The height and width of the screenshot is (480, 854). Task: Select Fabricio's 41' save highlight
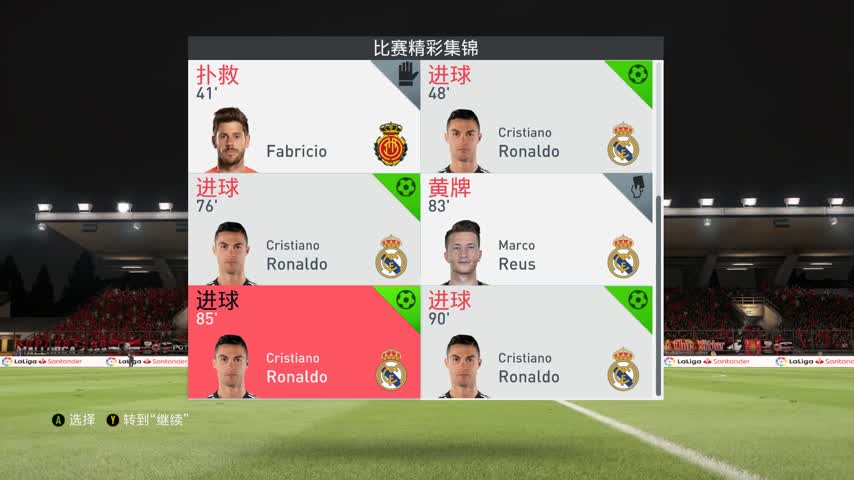304,117
